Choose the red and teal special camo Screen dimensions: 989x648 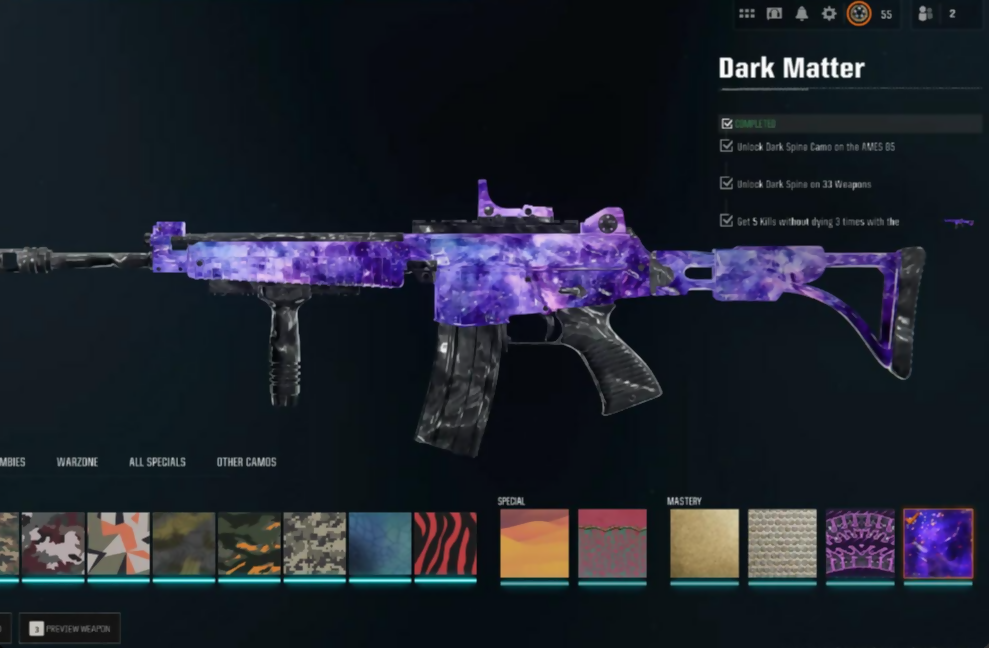[612, 544]
